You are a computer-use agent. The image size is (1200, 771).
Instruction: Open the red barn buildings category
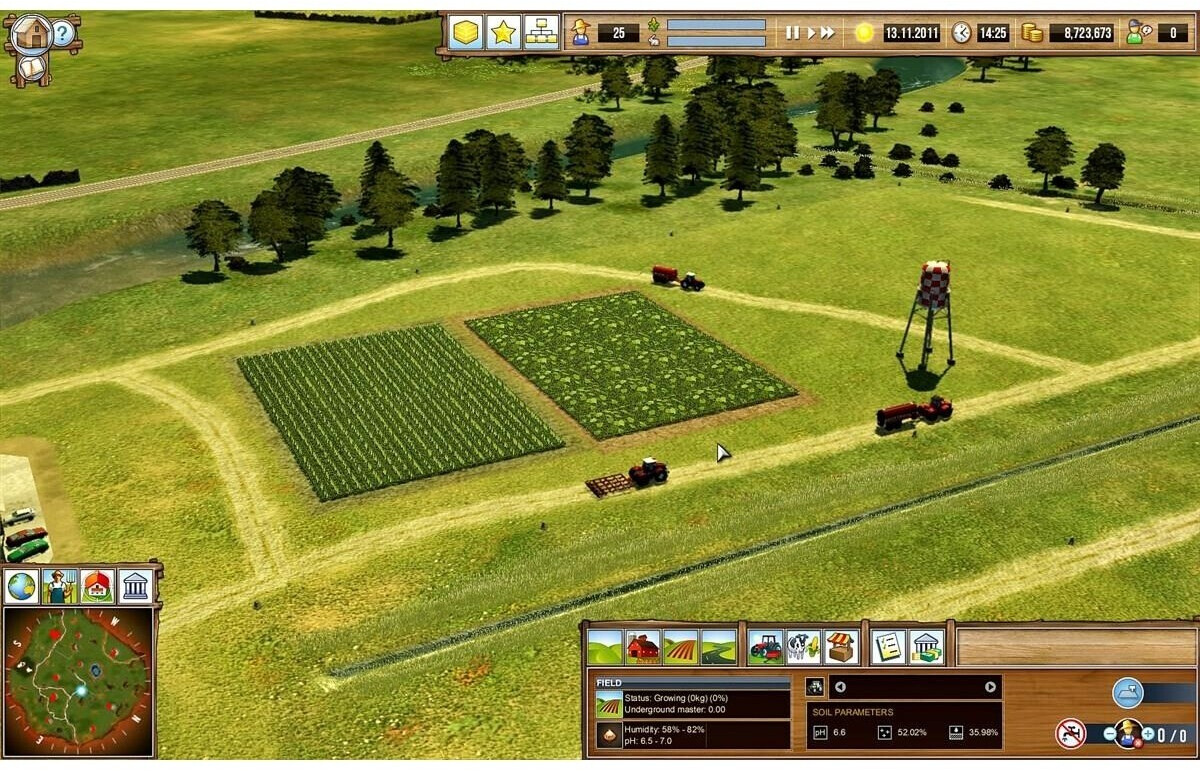pos(642,647)
